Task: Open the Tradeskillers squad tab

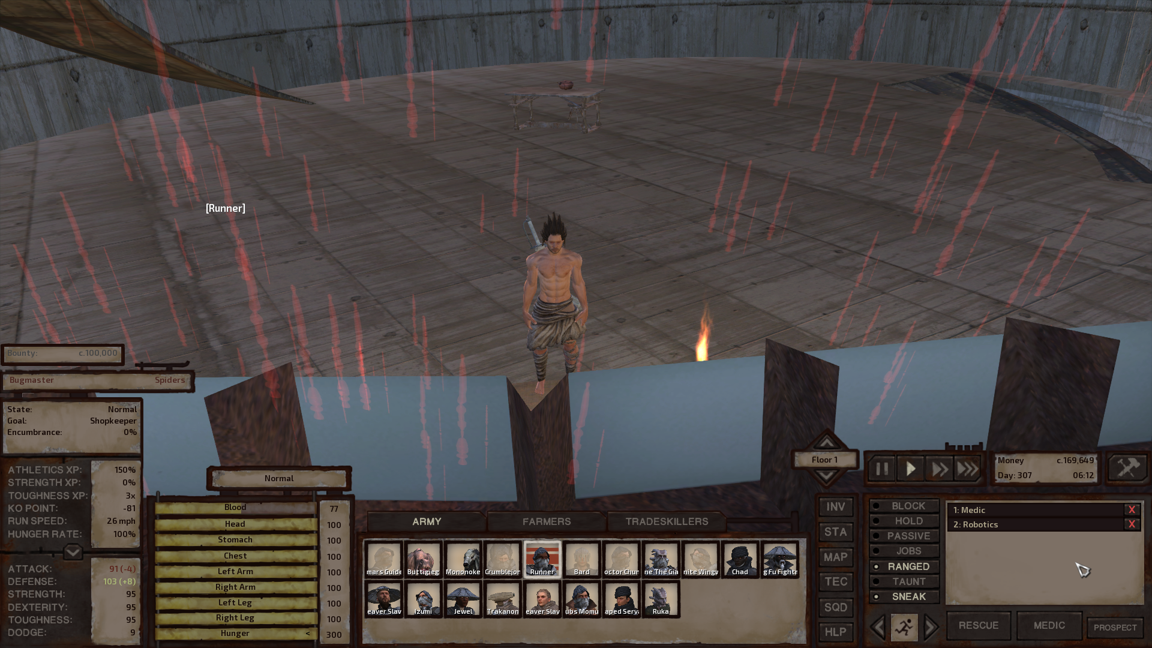Action: tap(666, 521)
